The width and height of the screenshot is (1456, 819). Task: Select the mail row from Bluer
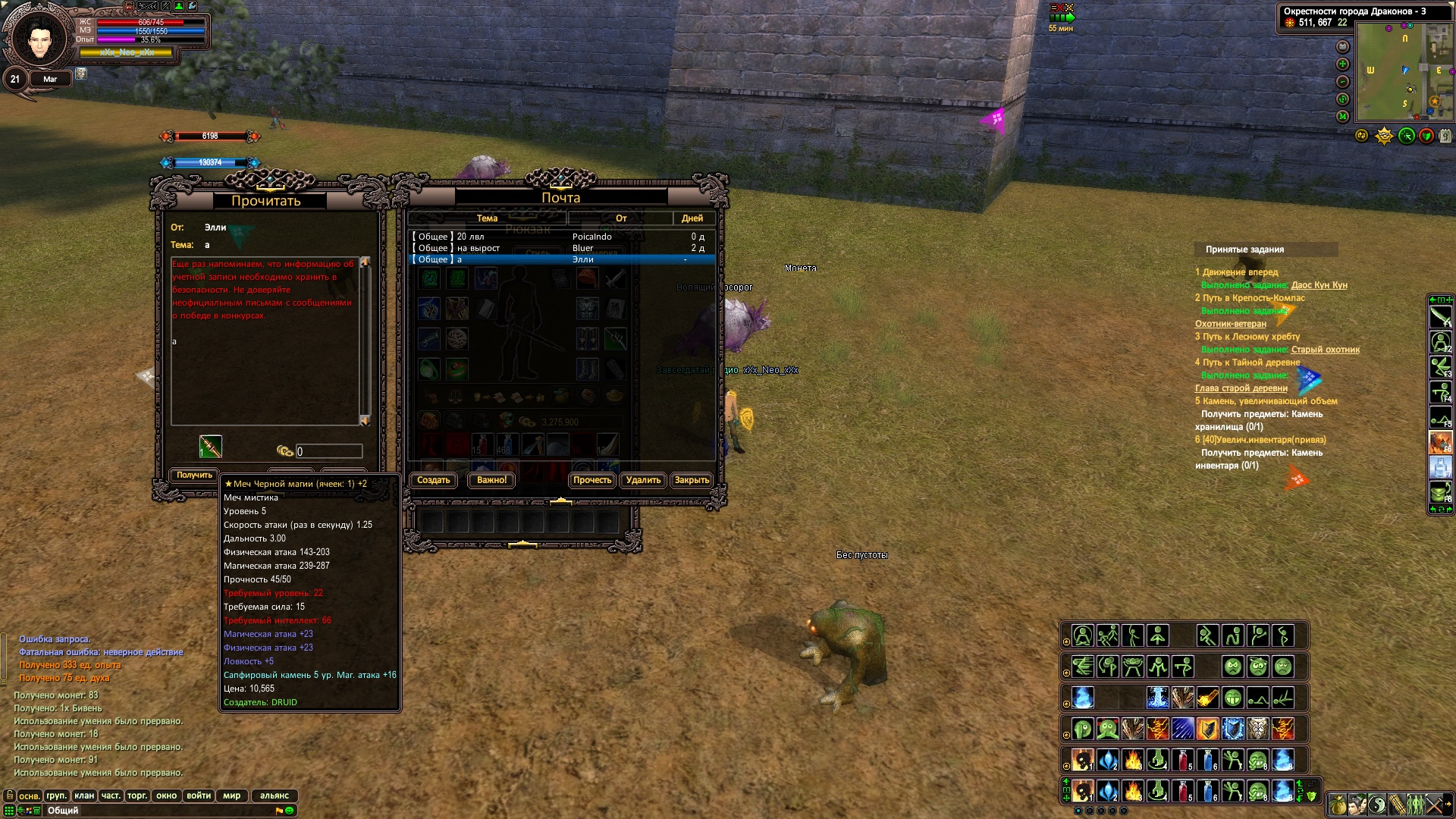[x=561, y=248]
